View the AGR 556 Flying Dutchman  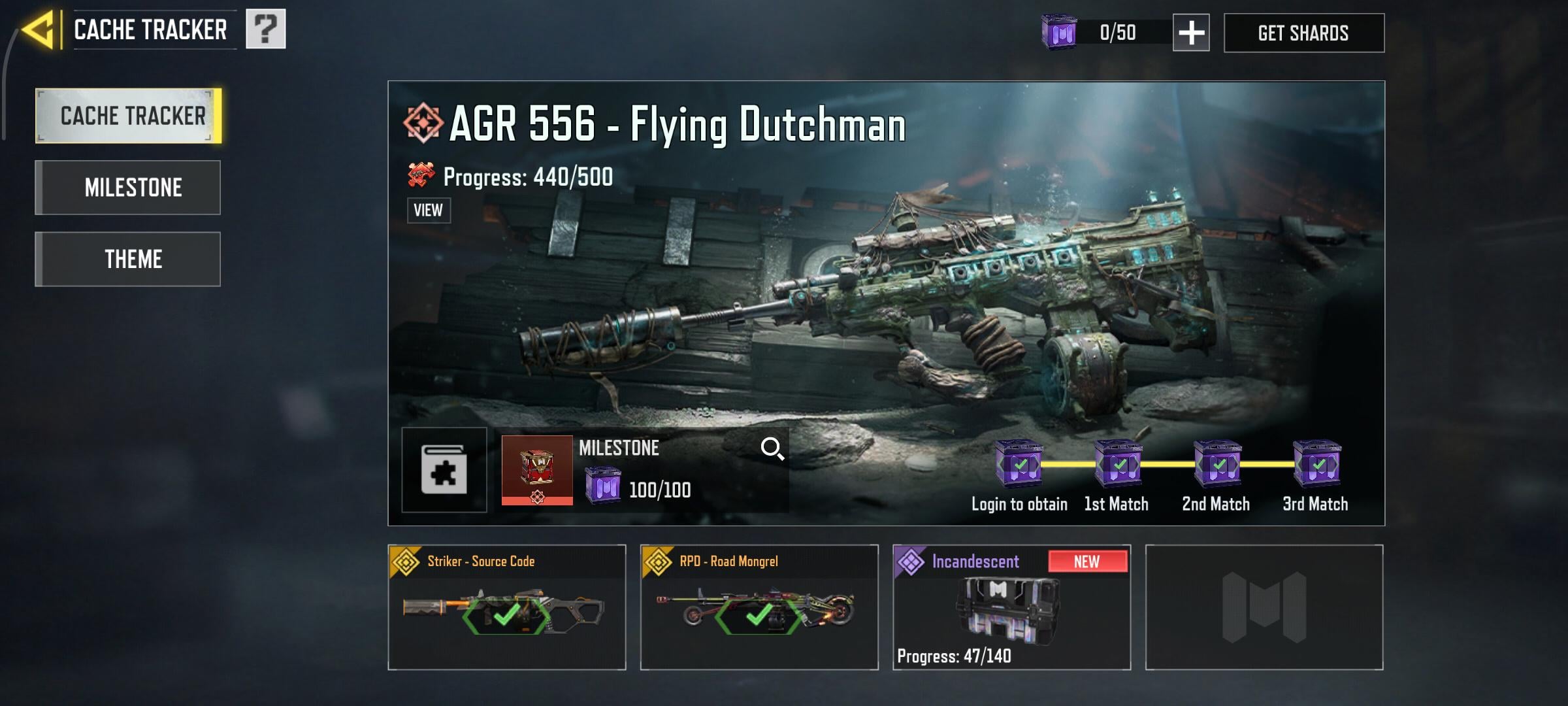click(x=429, y=210)
